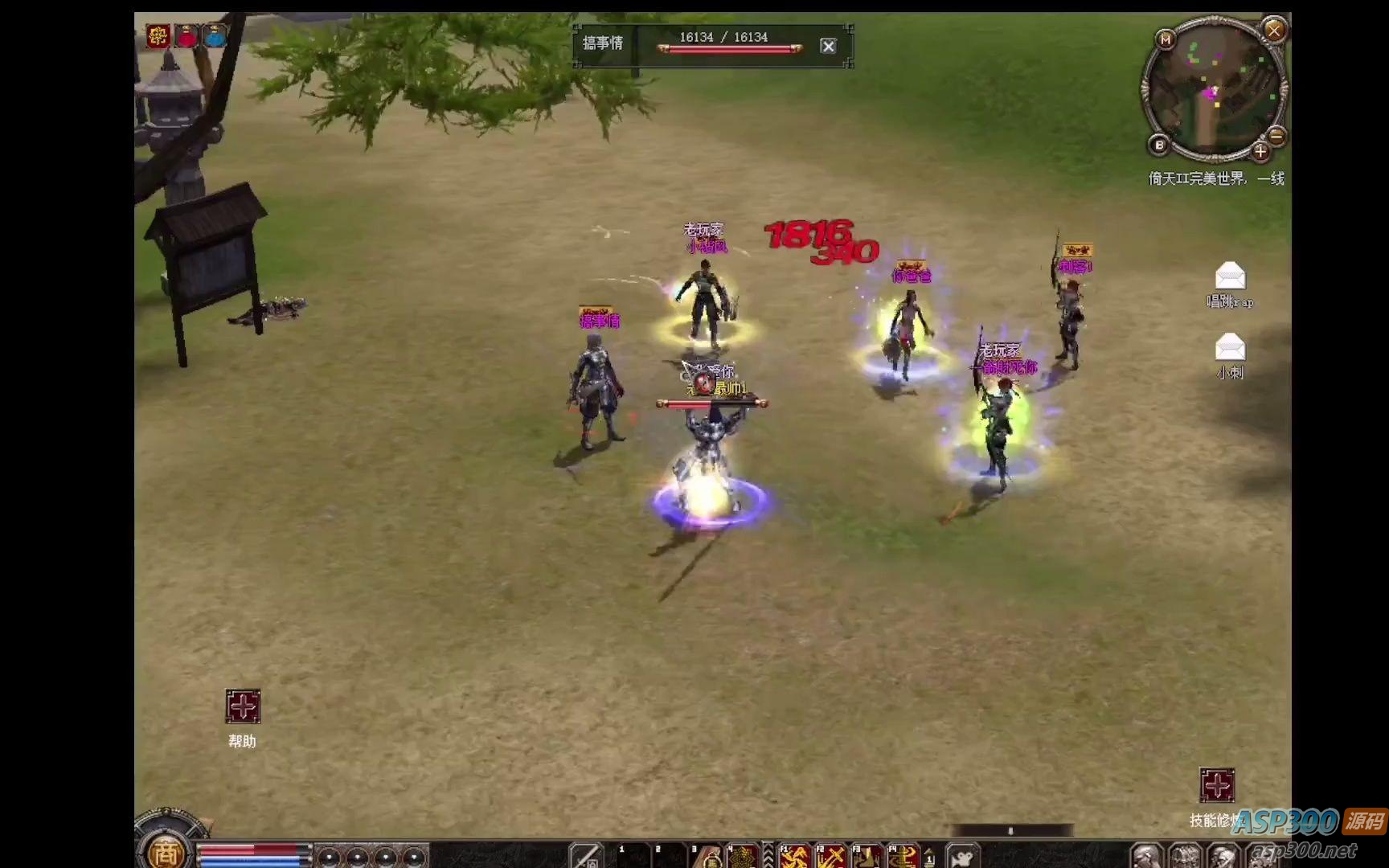This screenshot has width=1389, height=868.
Task: Activate the F2 crossed-swords skill
Action: pyautogui.click(x=830, y=857)
